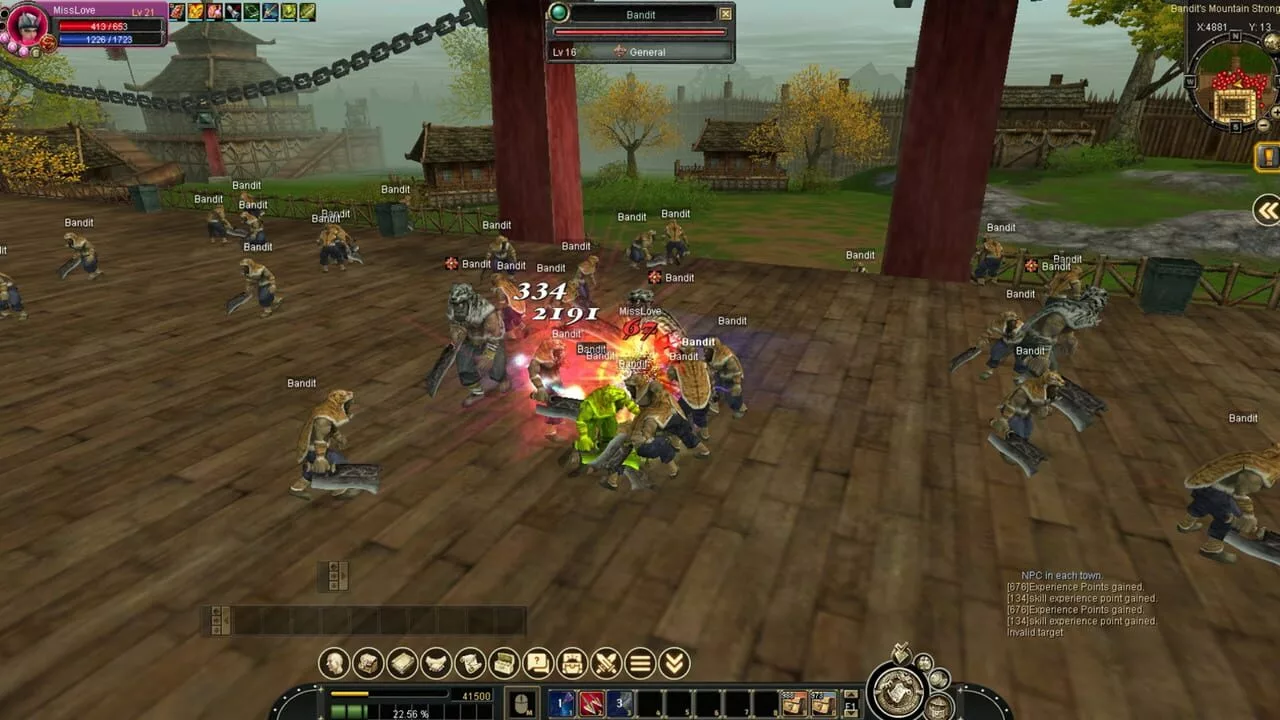
Task: Open the character head profile menu
Action: click(x=334, y=663)
